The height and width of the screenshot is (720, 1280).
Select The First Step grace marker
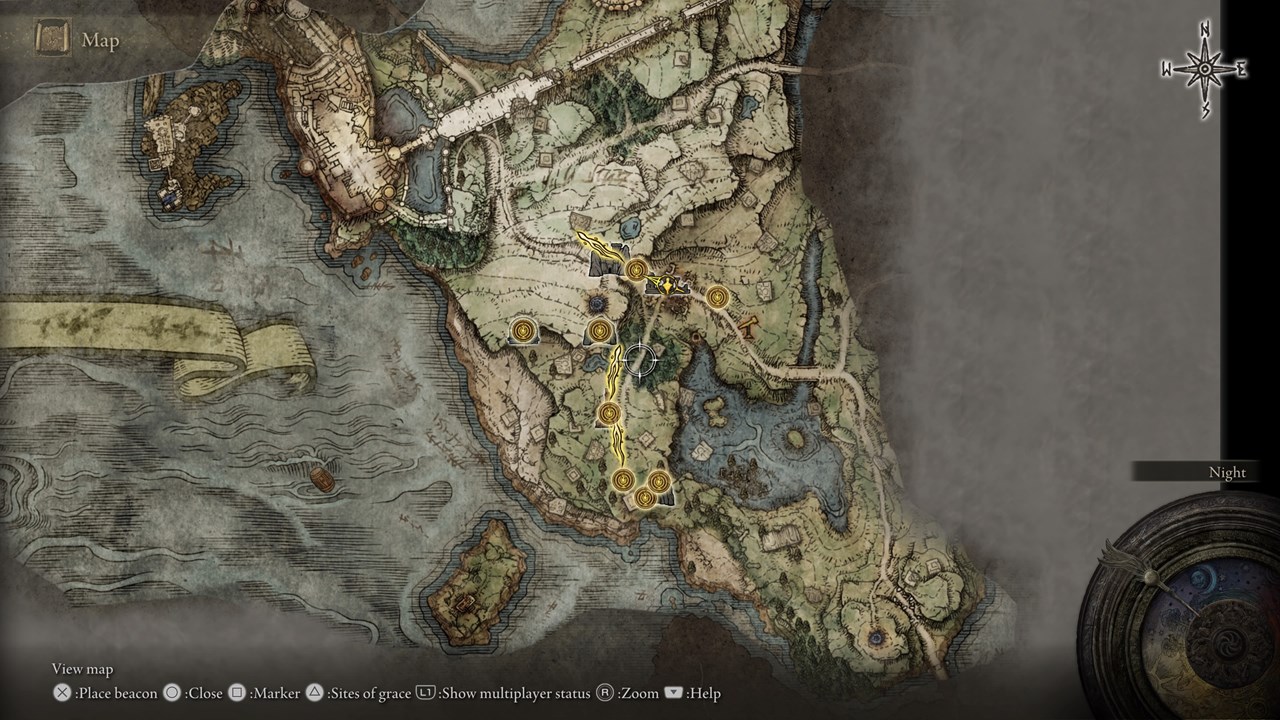pyautogui.click(x=623, y=480)
